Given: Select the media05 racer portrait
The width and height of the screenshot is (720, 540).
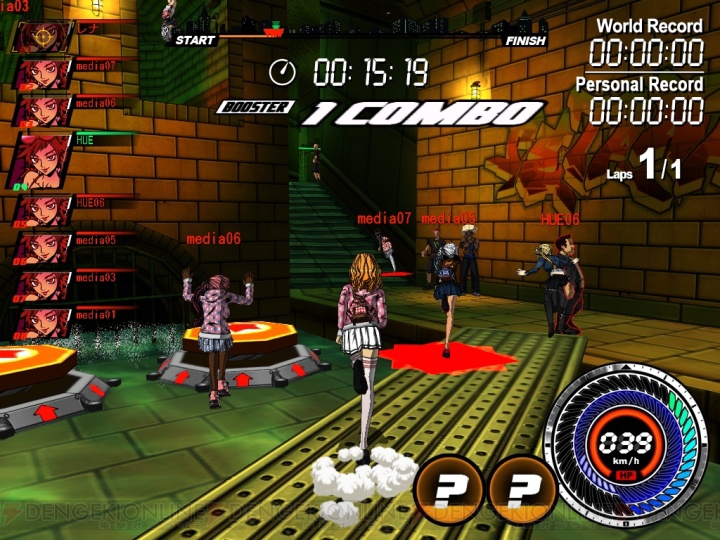Looking at the screenshot, I should (x=40, y=247).
